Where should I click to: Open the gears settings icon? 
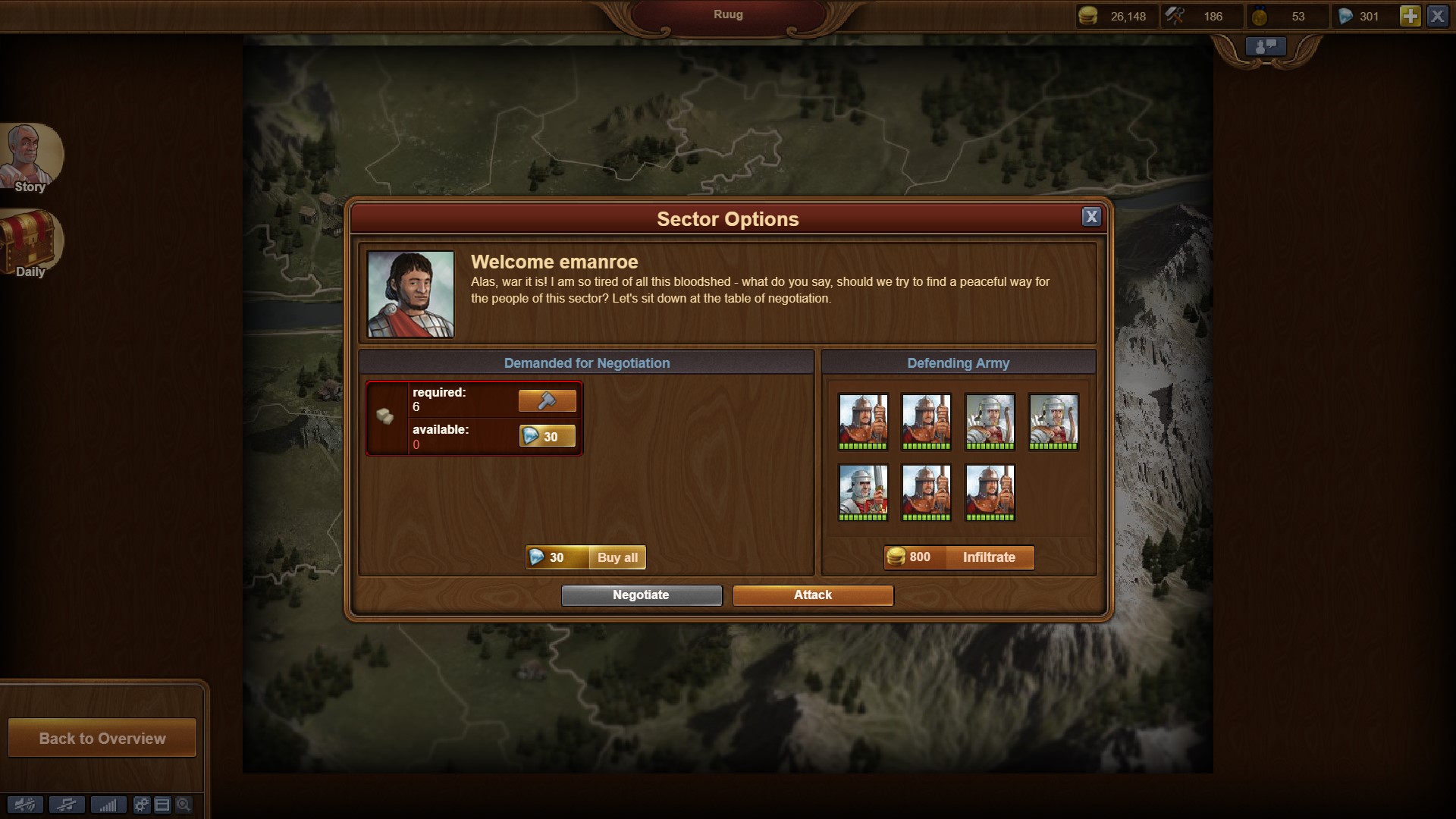(141, 805)
